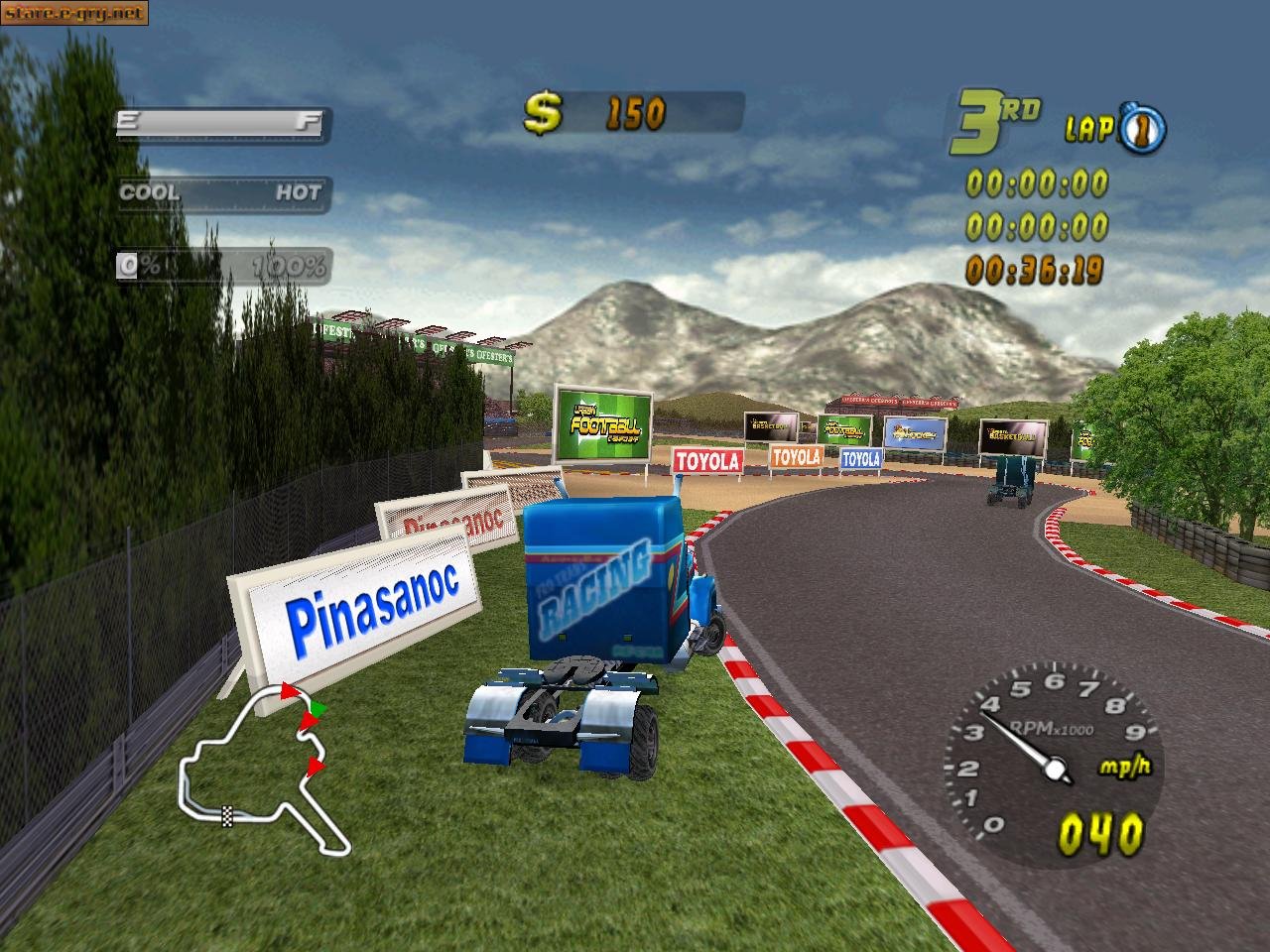
Task: Click the 0% to 100% progress bar
Action: pyautogui.click(x=223, y=265)
